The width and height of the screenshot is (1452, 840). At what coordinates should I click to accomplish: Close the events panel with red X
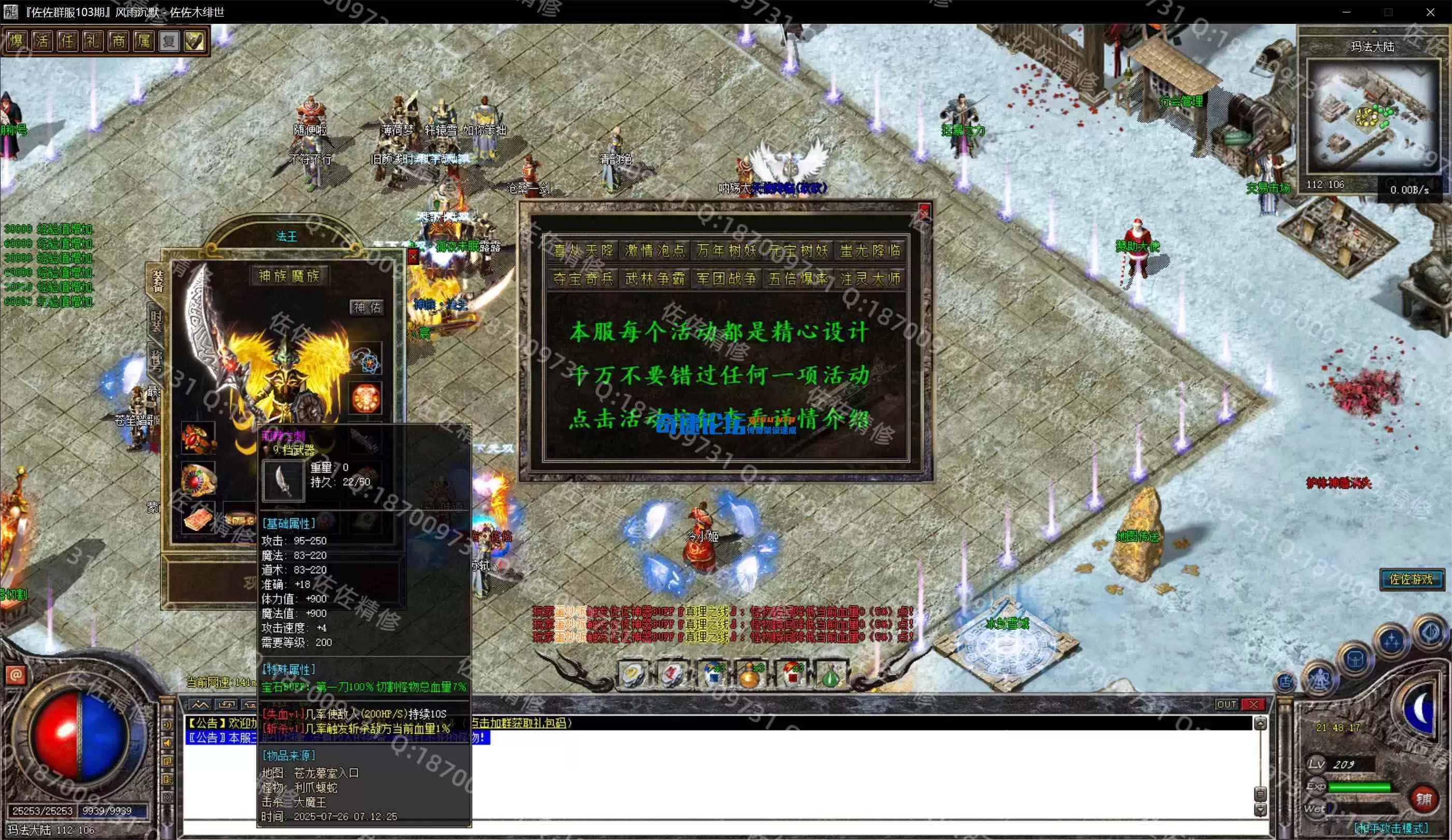(924, 213)
